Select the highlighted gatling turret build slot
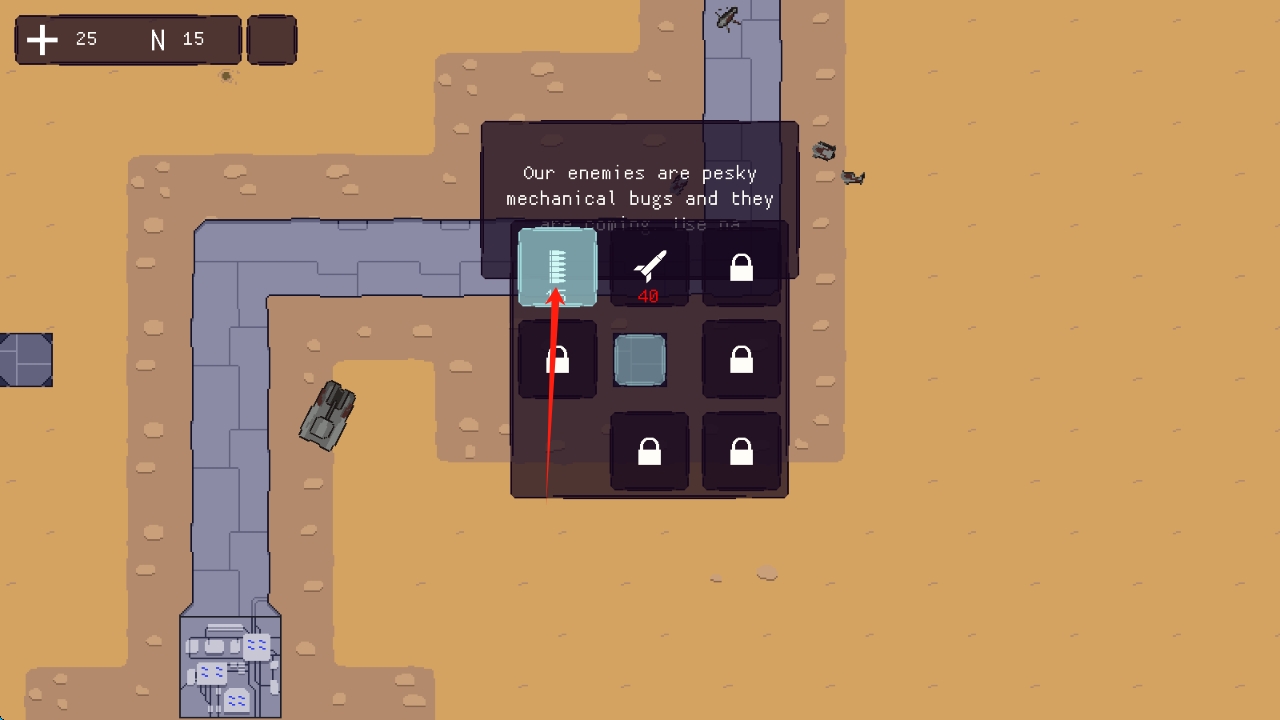This screenshot has width=1280, height=720. 557,266
